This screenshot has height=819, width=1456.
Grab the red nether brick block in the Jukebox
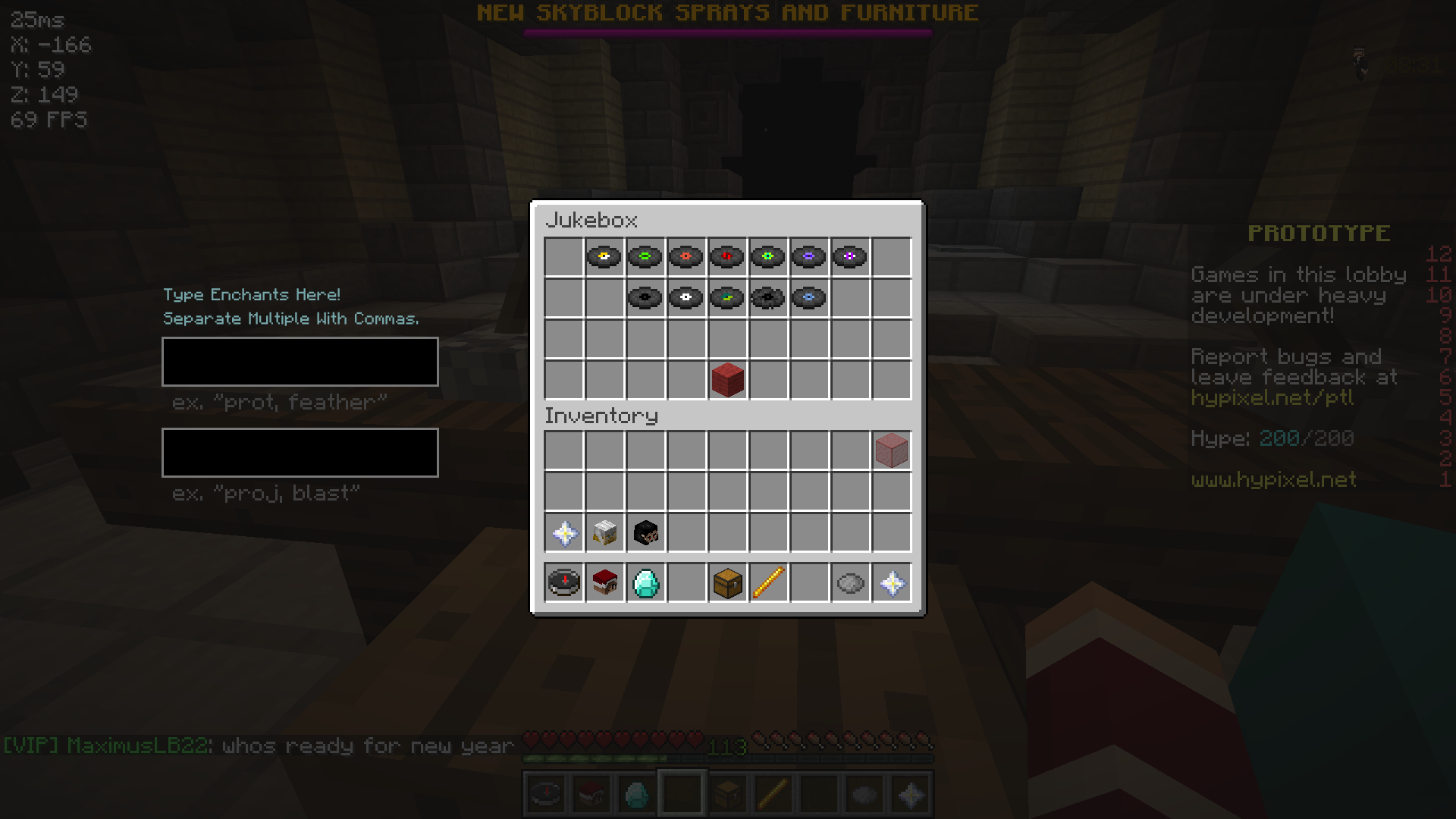727,380
